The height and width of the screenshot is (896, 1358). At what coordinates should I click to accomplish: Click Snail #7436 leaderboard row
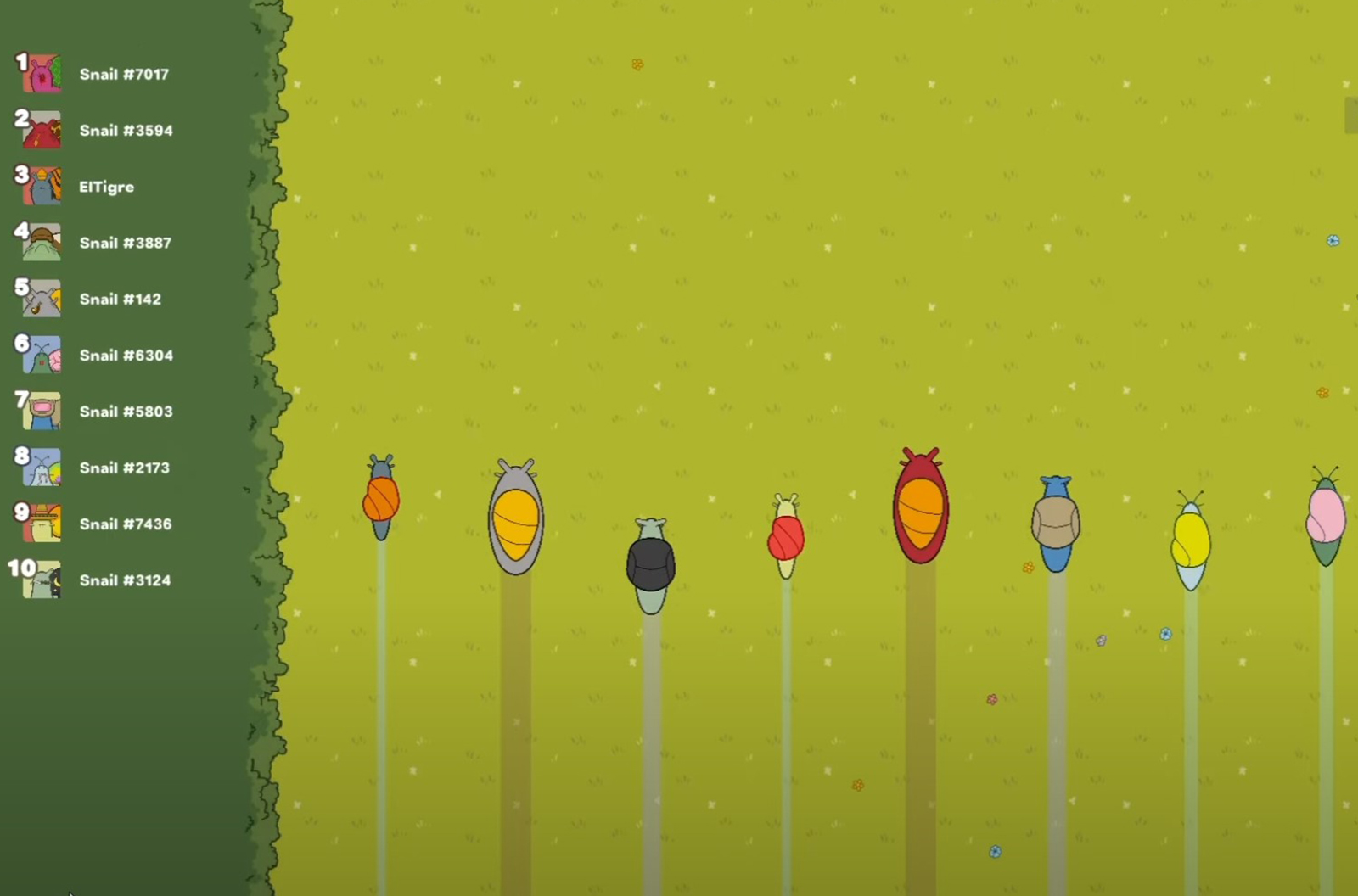click(x=125, y=524)
